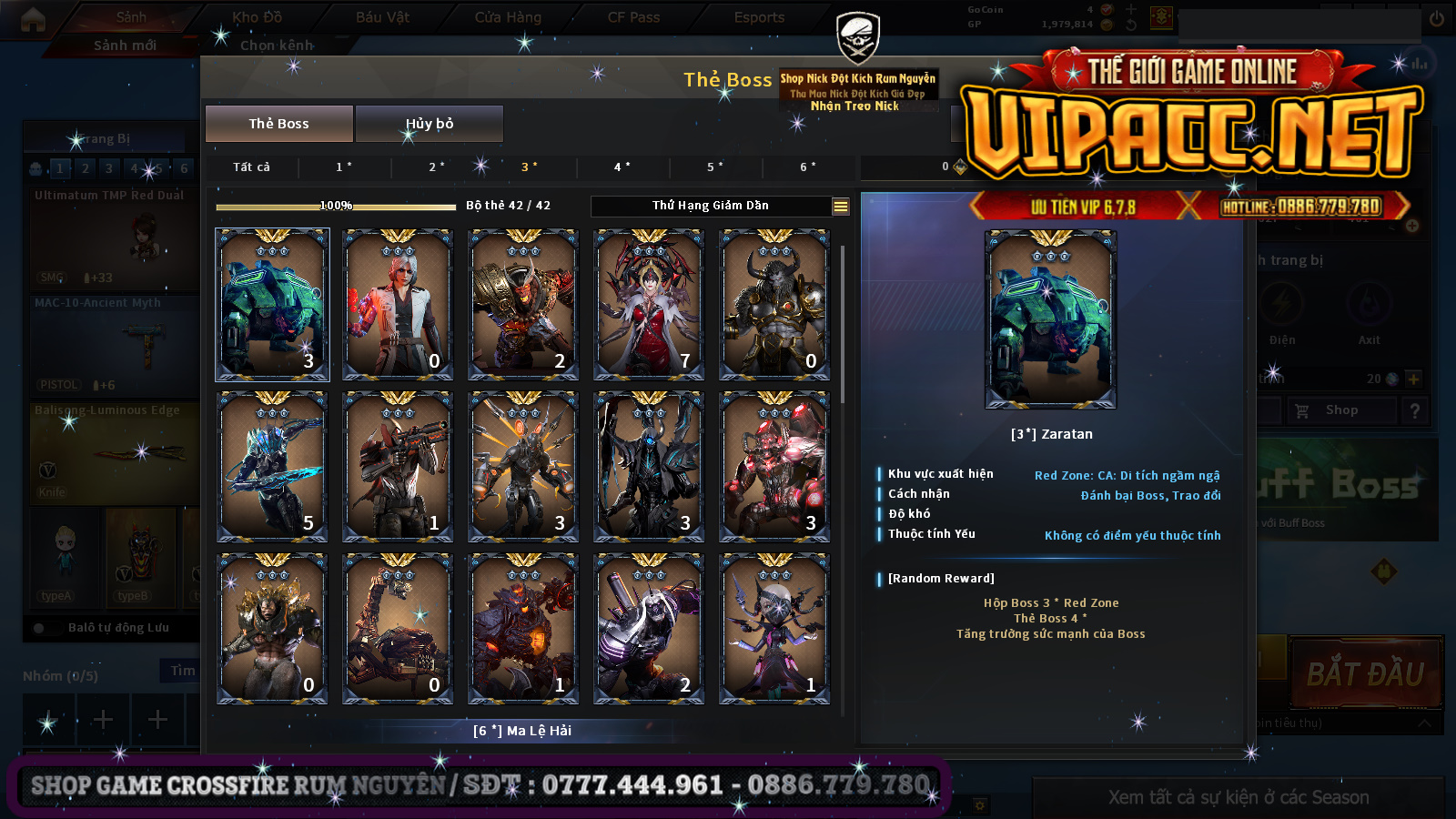1456x819 pixels.
Task: Open the Kho Đồ menu
Action: click(x=257, y=17)
